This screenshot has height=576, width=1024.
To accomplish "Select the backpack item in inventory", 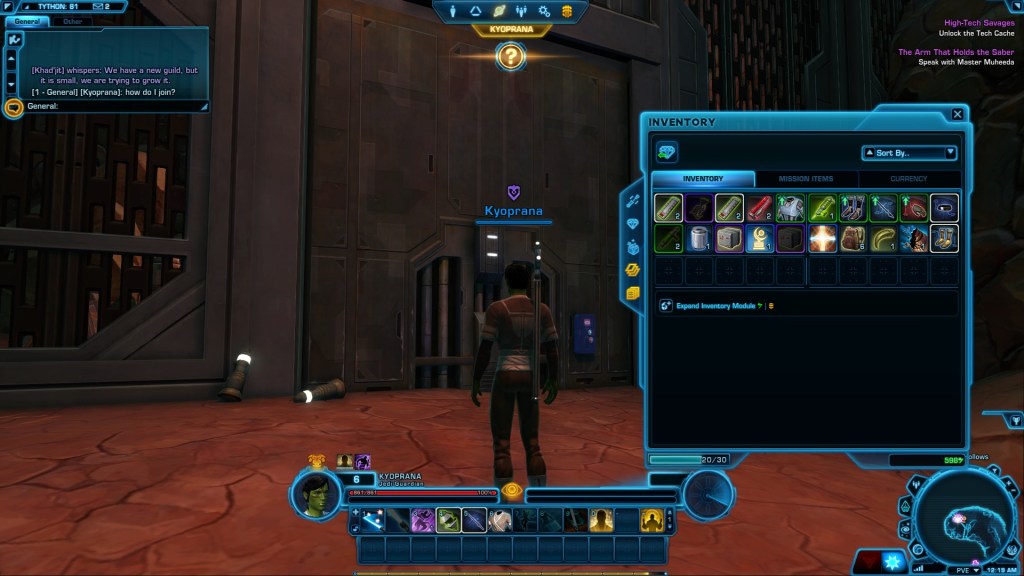I will 852,238.
